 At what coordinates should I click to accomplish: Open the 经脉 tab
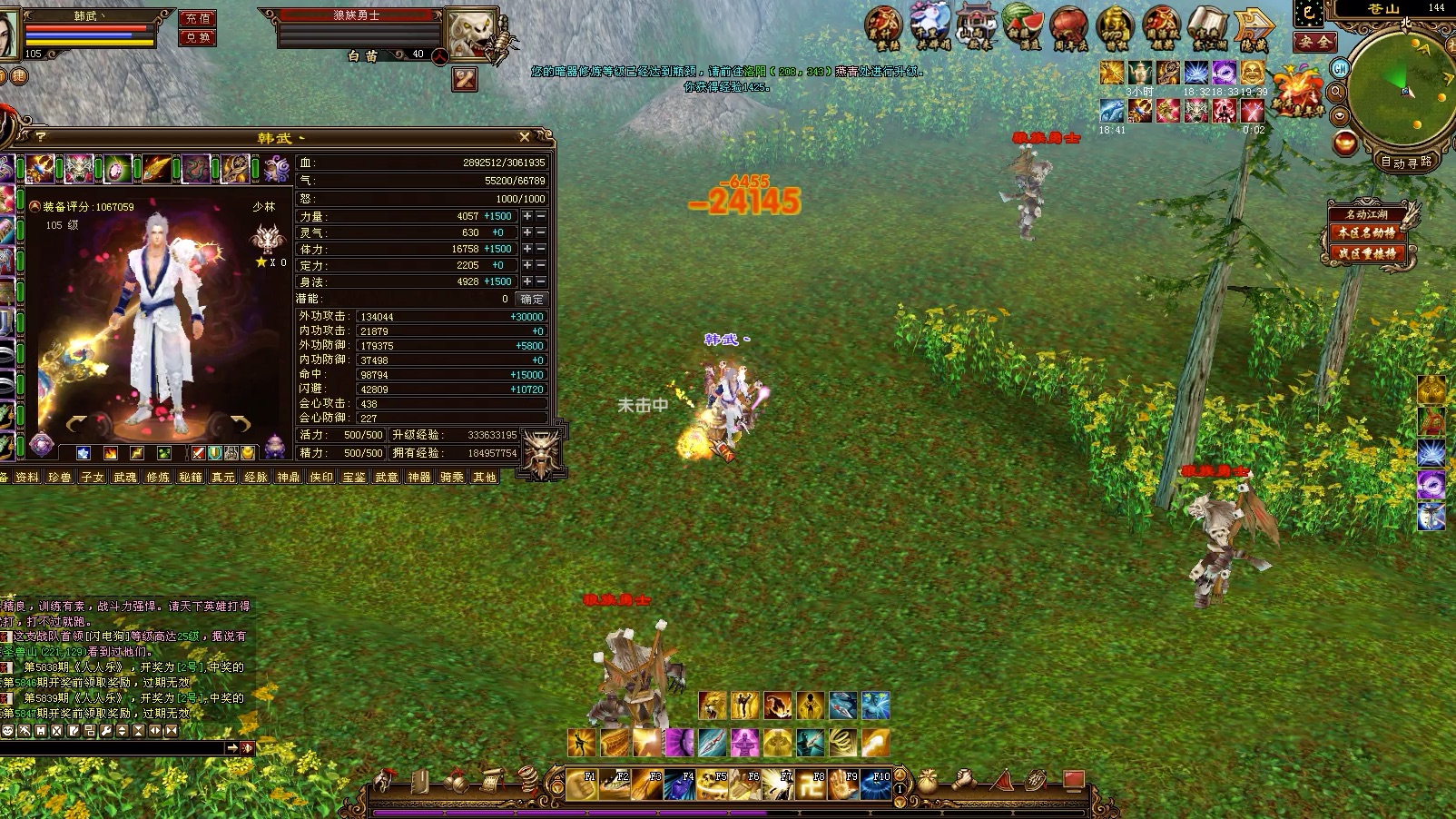tap(256, 477)
